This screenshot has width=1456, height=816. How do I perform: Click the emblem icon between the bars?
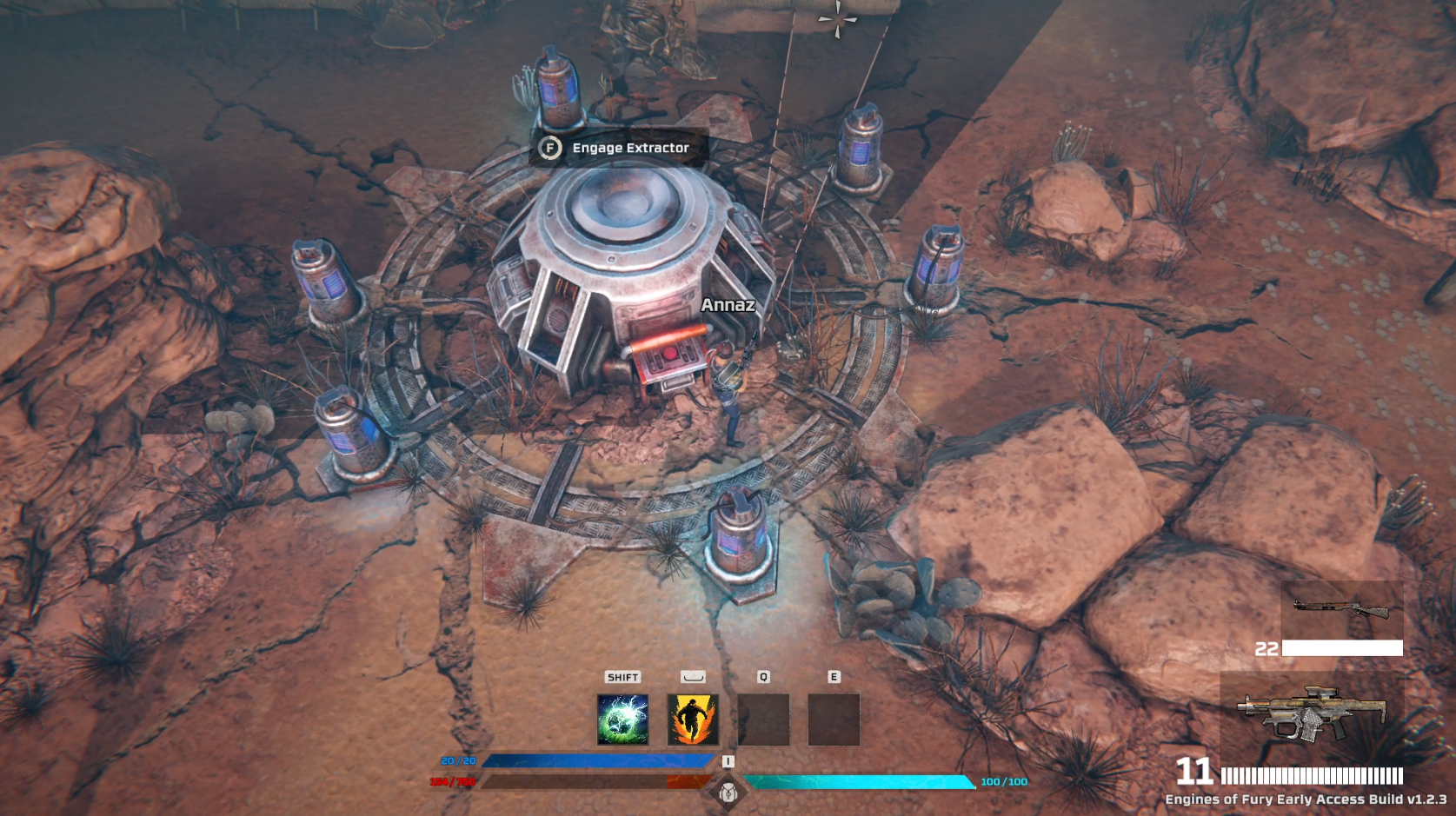(x=728, y=792)
